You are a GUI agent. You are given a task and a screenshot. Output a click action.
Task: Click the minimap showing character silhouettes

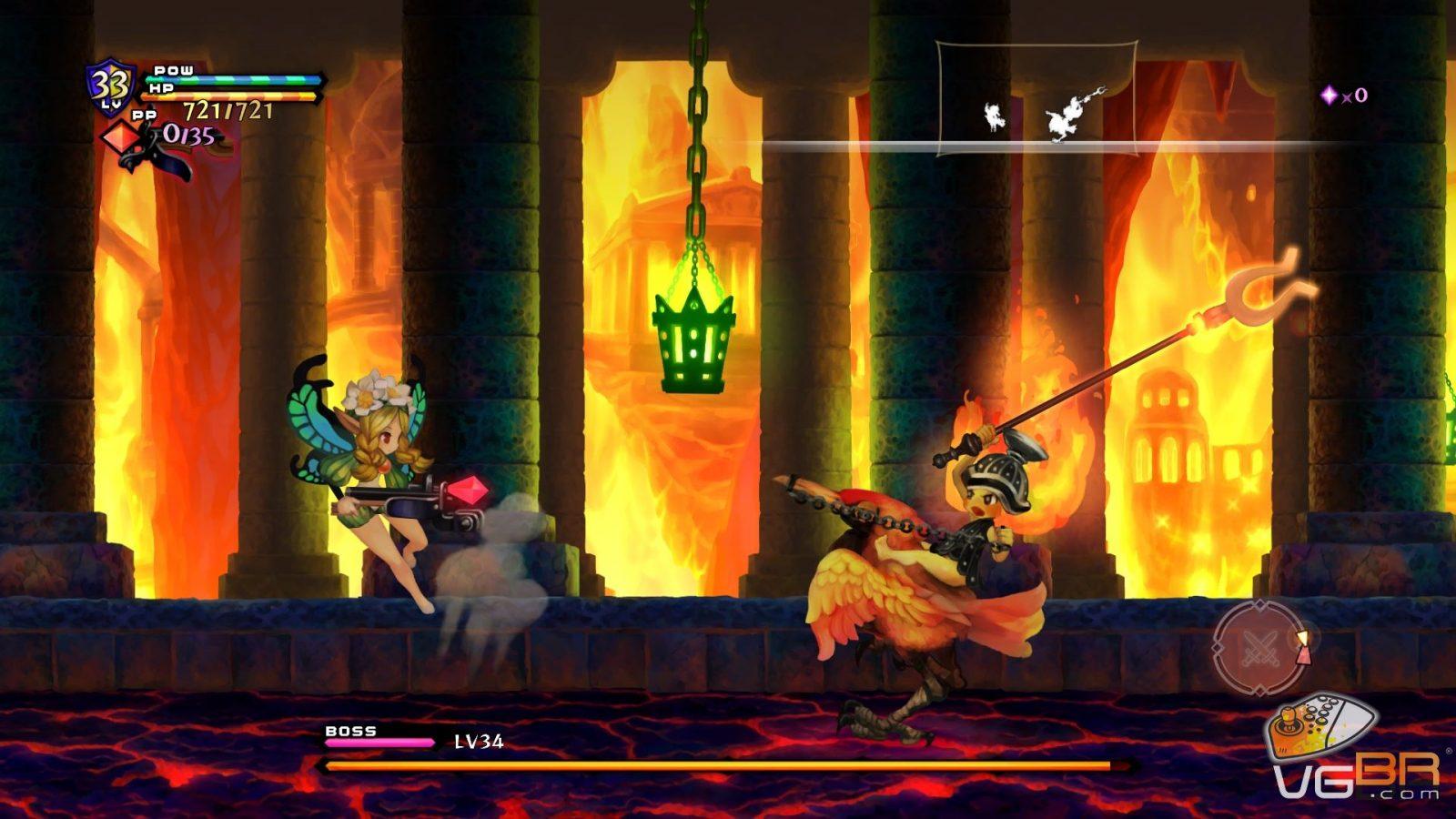pos(1036,98)
